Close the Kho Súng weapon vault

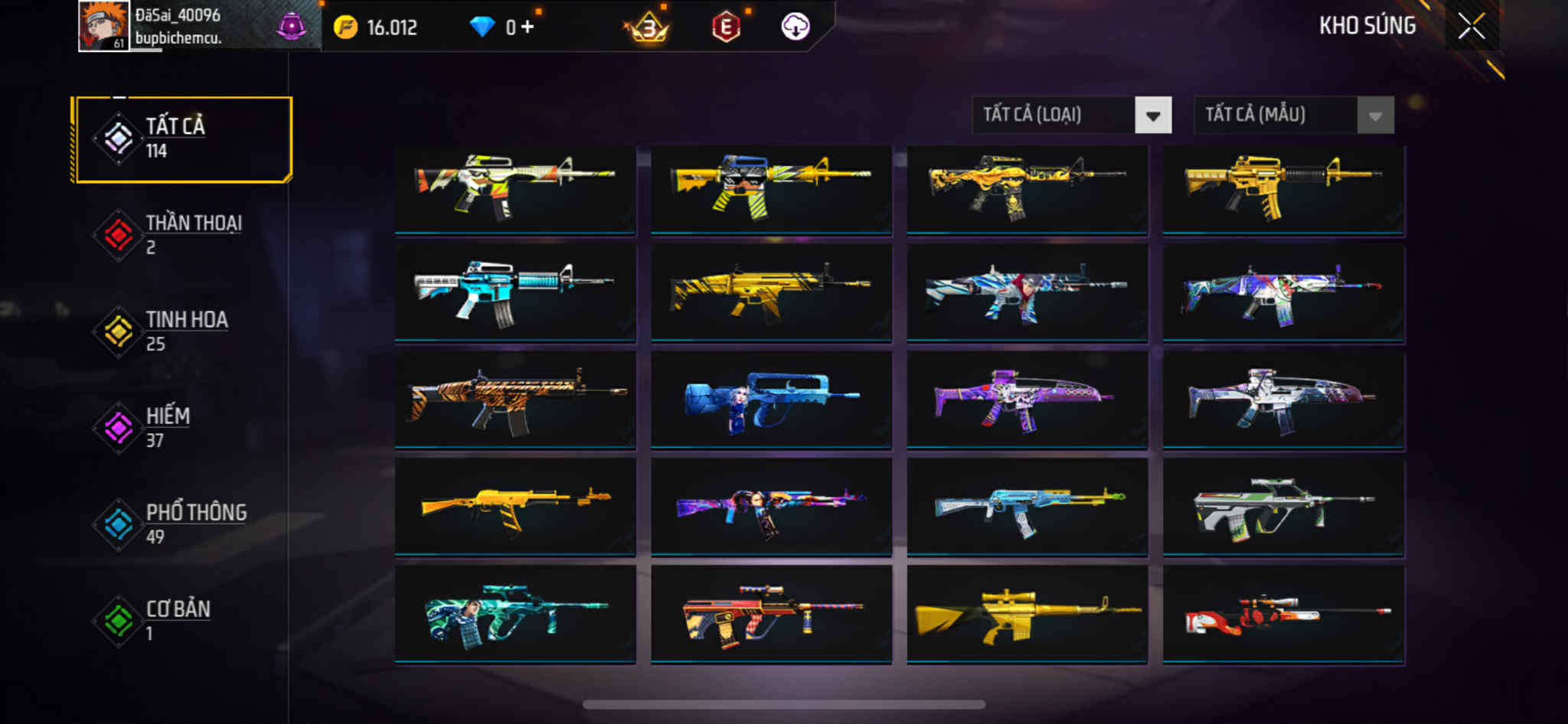click(x=1471, y=27)
